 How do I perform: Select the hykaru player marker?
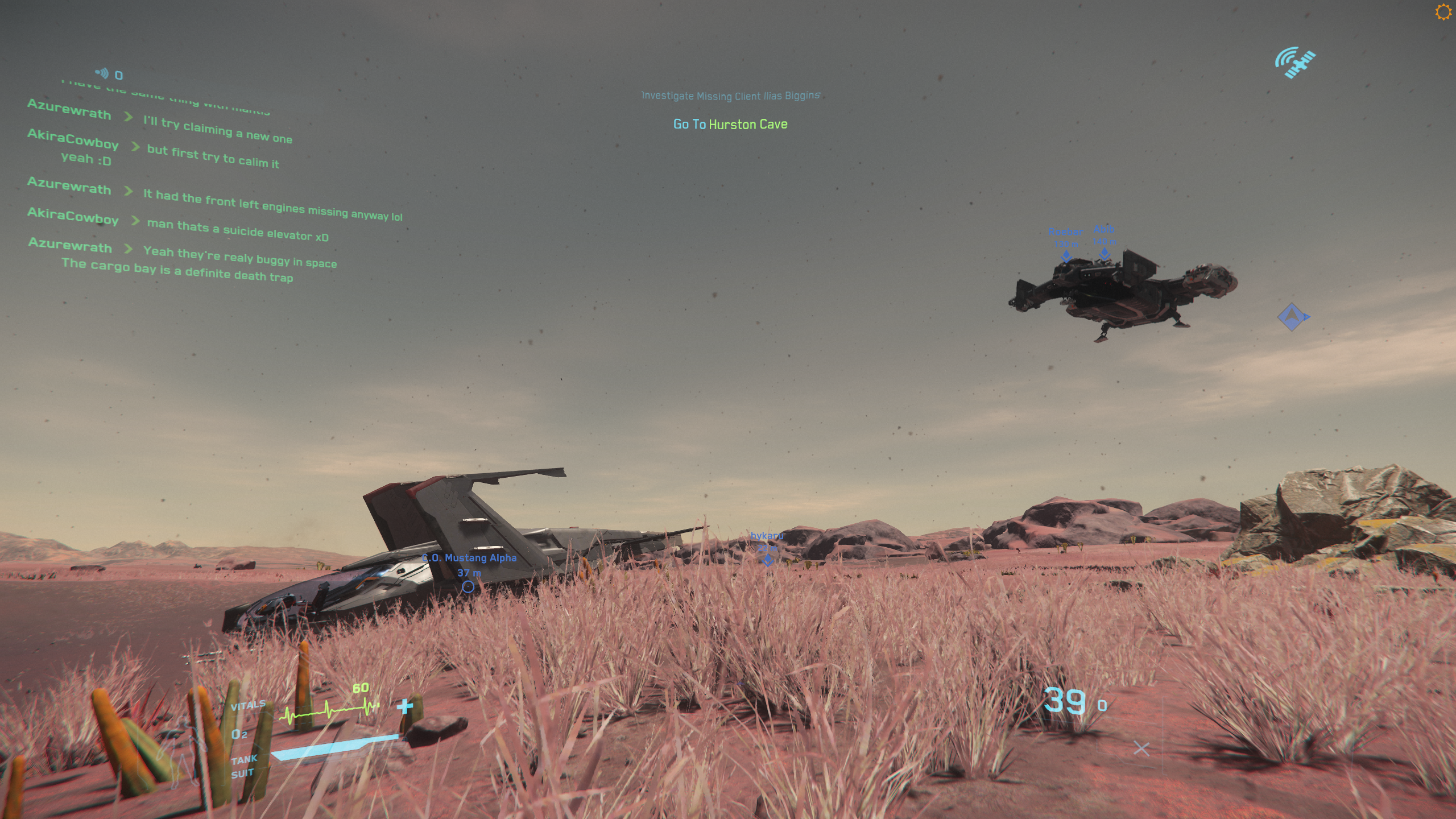tap(767, 560)
